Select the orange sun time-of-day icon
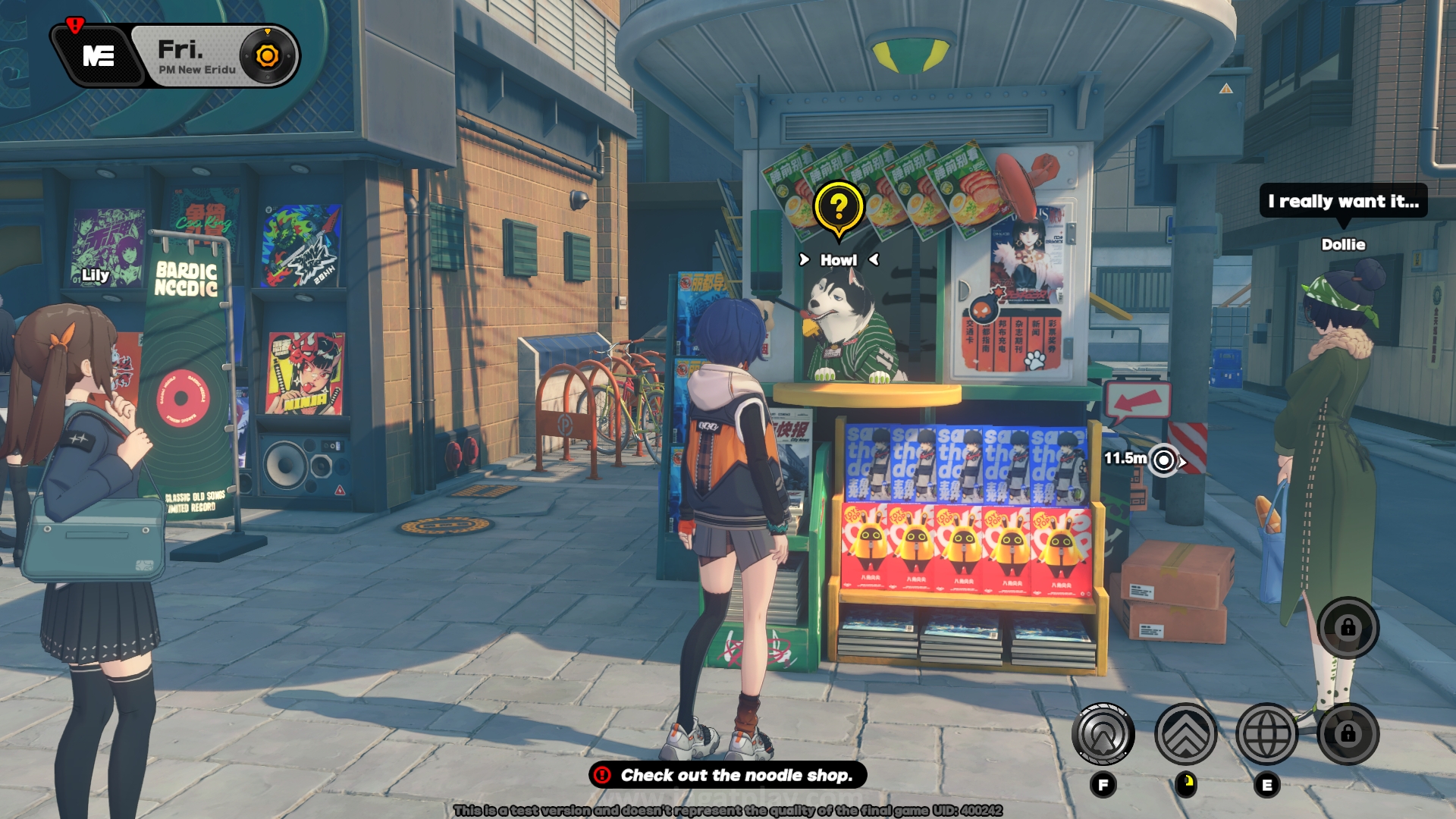Image resolution: width=1456 pixels, height=819 pixels. [x=267, y=56]
